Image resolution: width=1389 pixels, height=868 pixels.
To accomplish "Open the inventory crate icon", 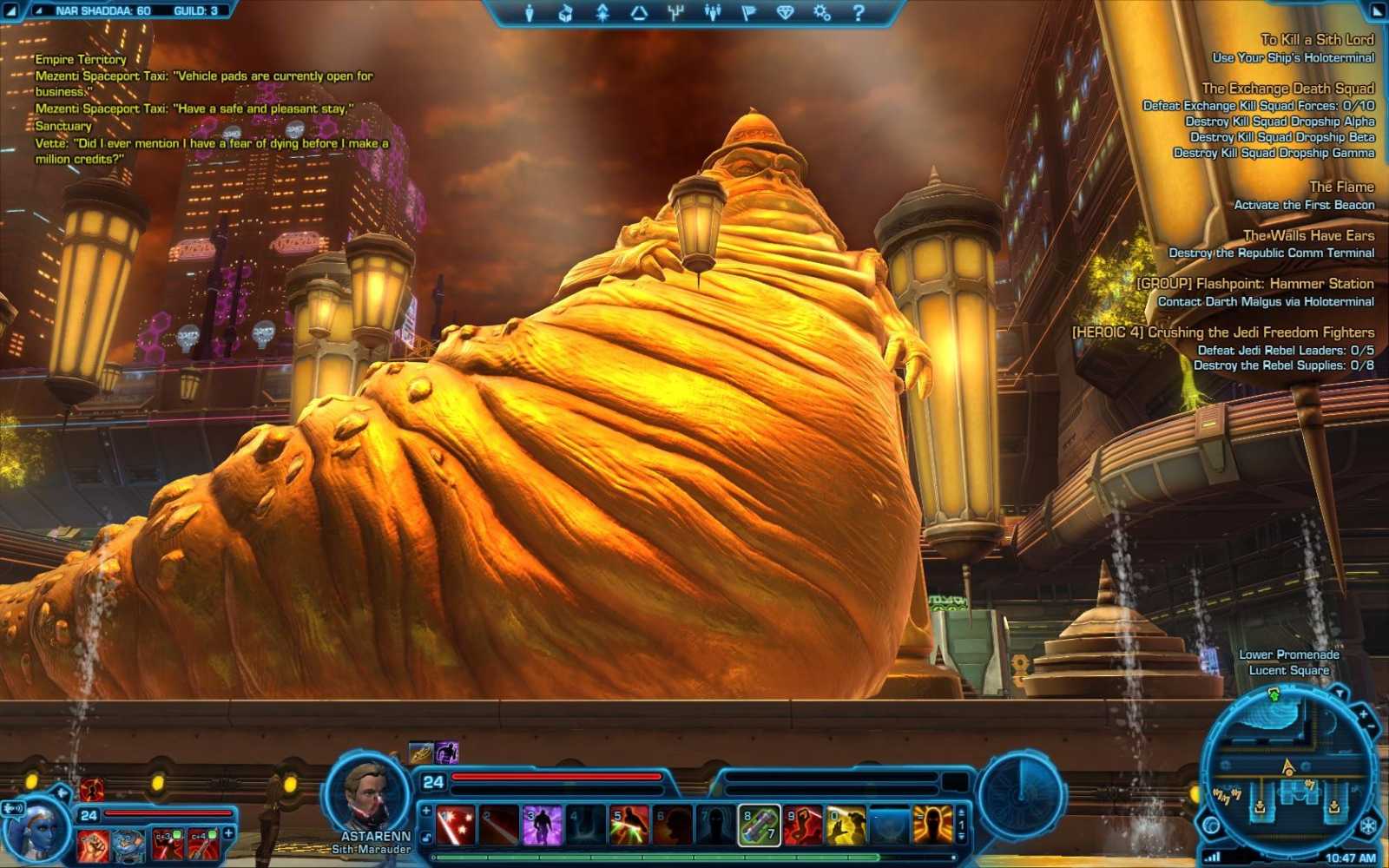I will [x=567, y=11].
